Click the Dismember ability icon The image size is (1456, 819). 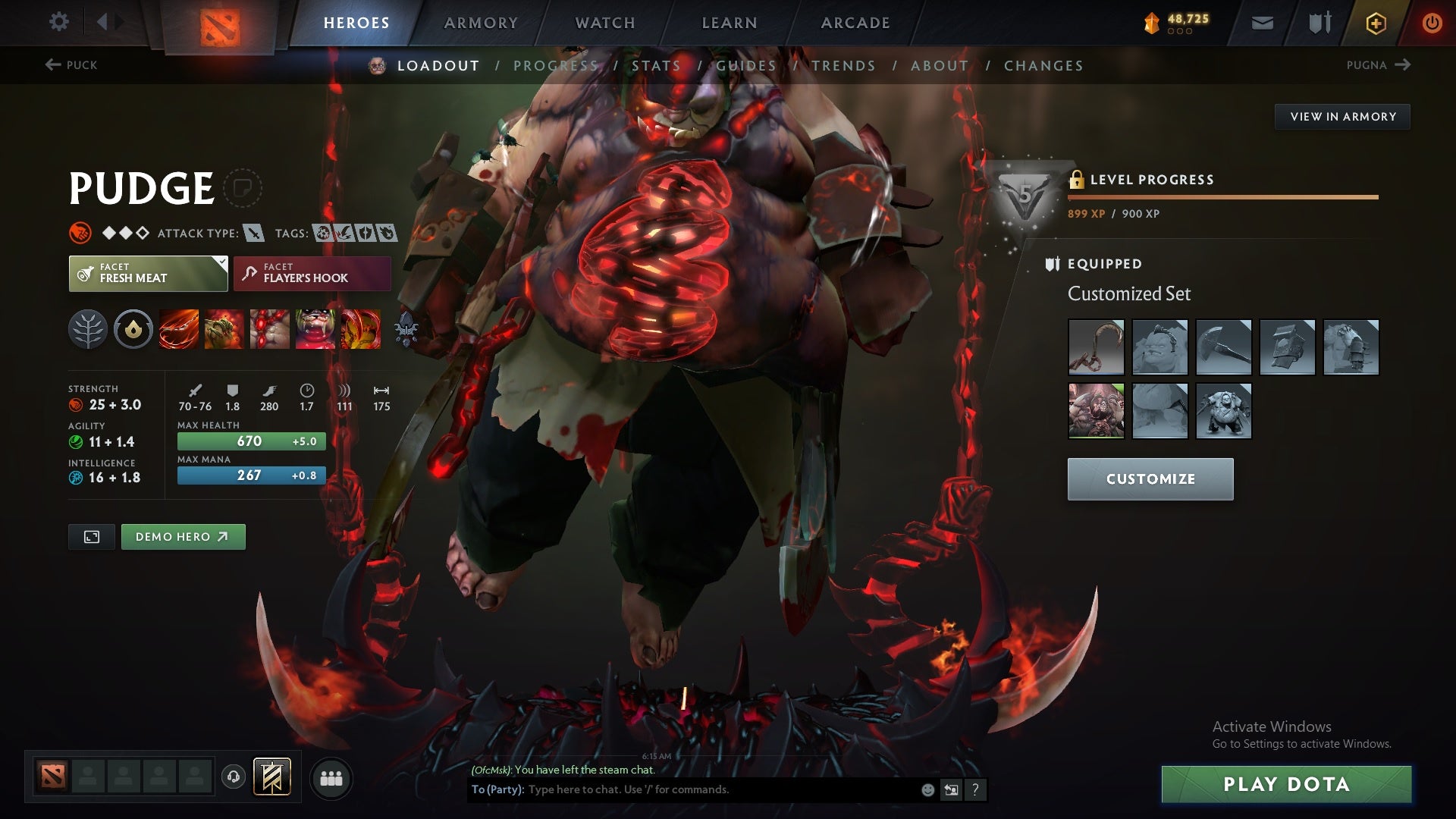tap(313, 329)
